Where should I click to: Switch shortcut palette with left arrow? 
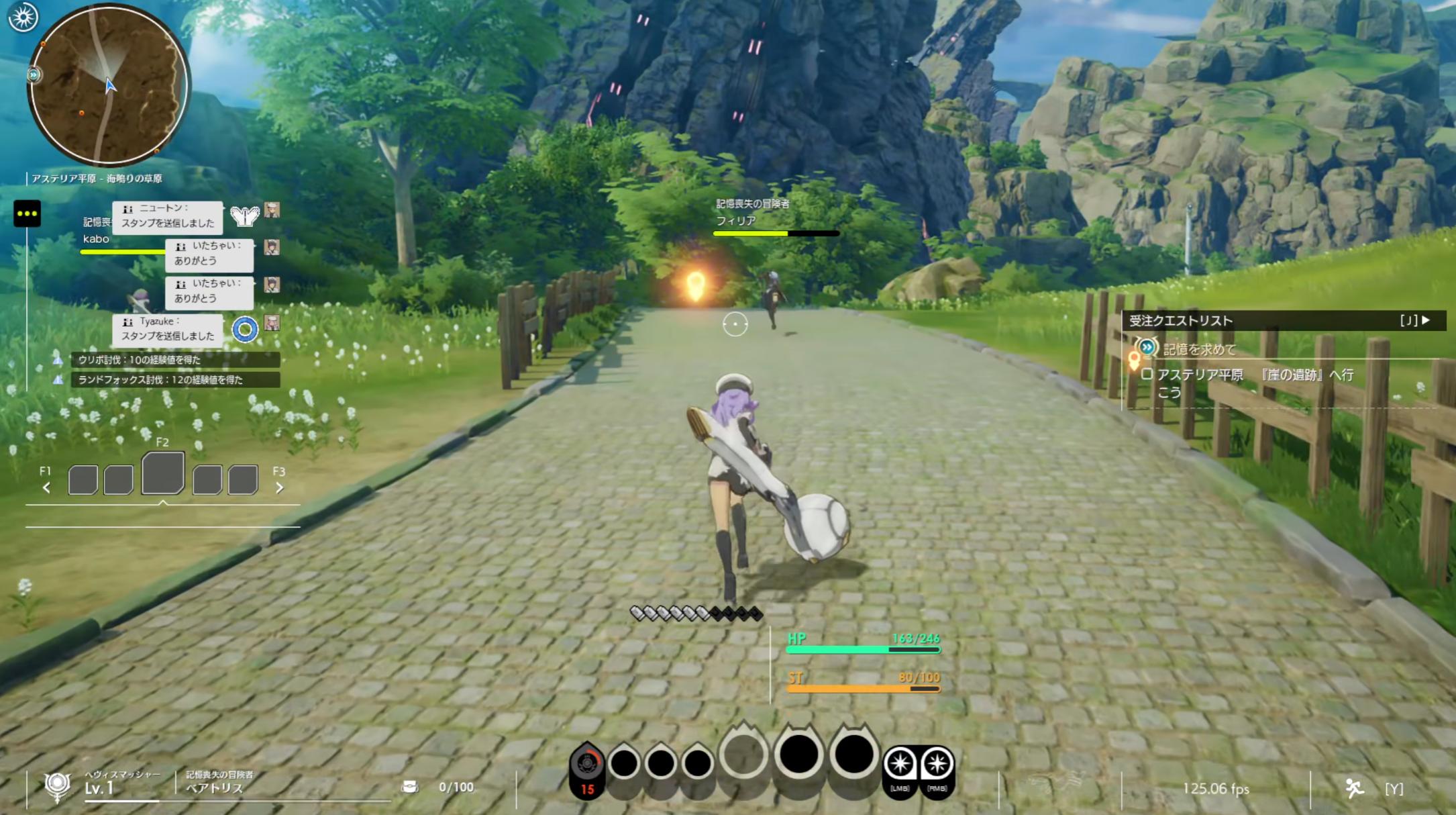point(46,488)
